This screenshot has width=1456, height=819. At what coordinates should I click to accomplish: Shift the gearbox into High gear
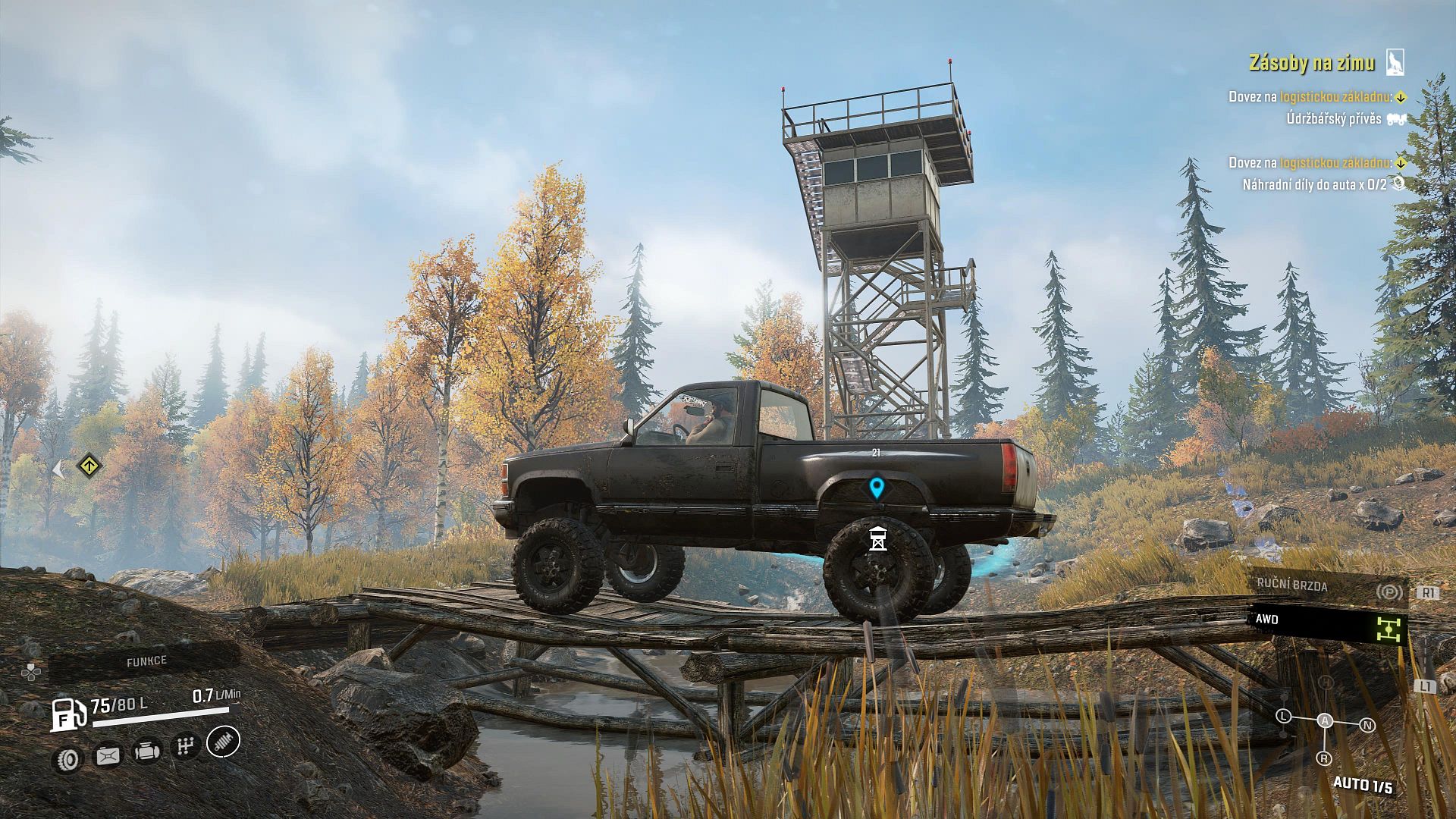tap(1326, 682)
